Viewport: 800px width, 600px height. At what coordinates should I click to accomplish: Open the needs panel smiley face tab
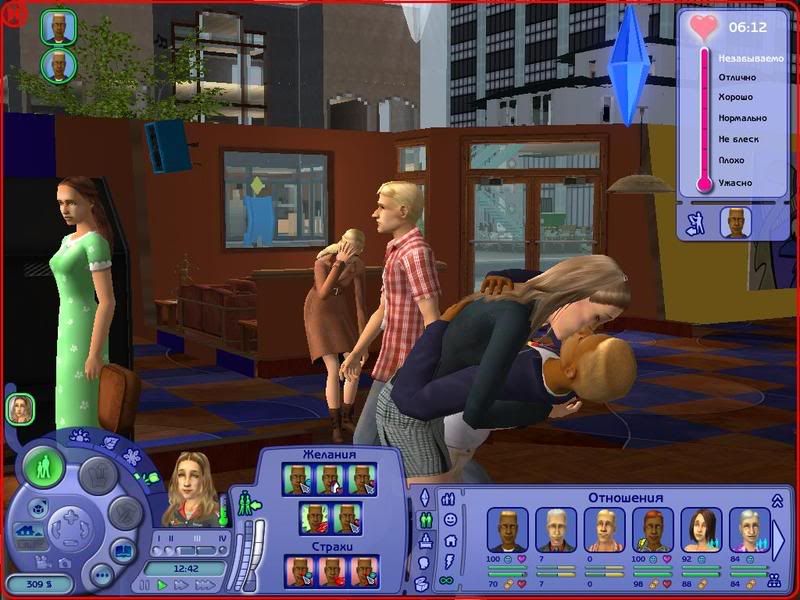[x=449, y=520]
